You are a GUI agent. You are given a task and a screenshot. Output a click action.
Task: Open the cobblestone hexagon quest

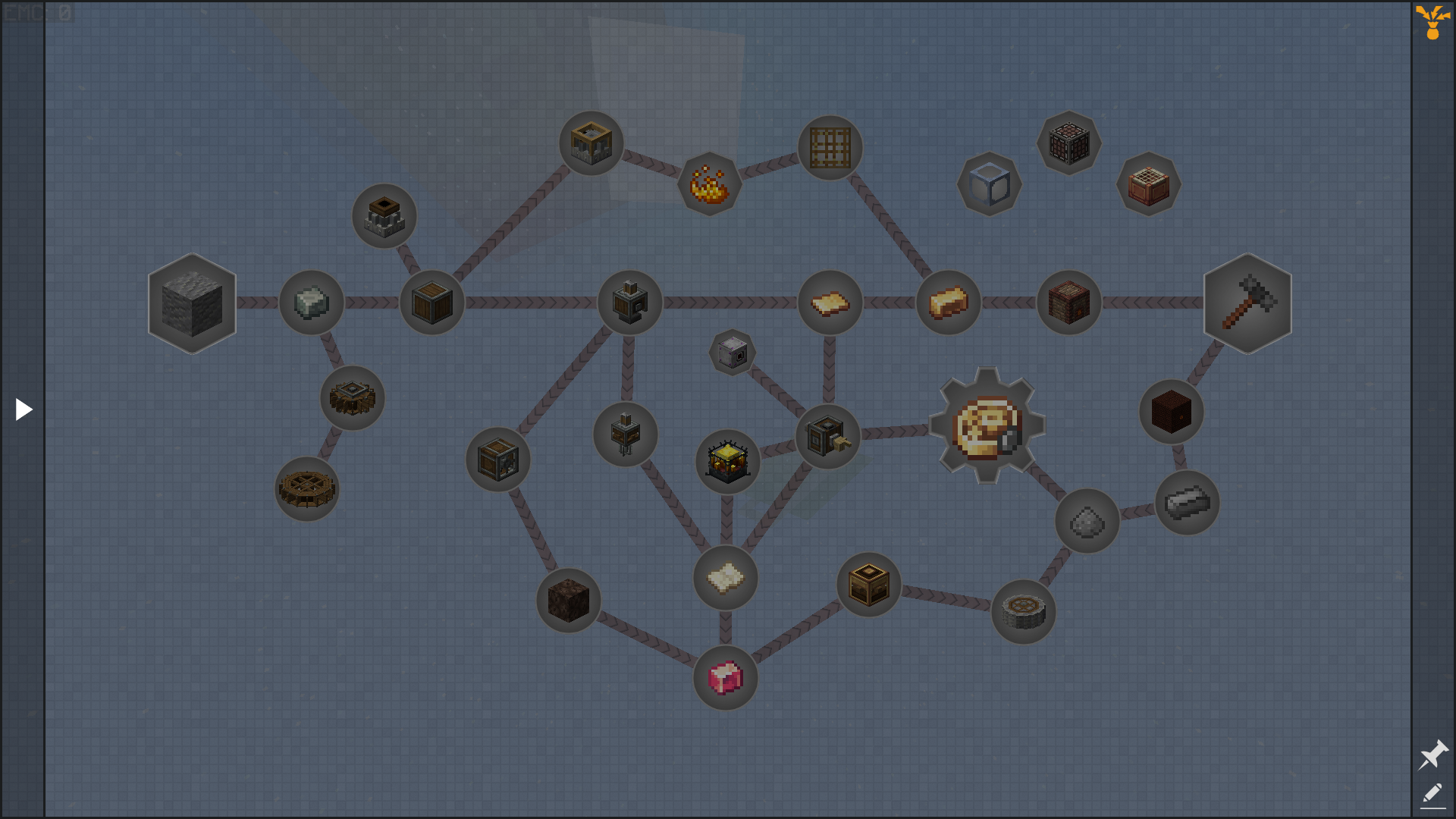pyautogui.click(x=192, y=303)
